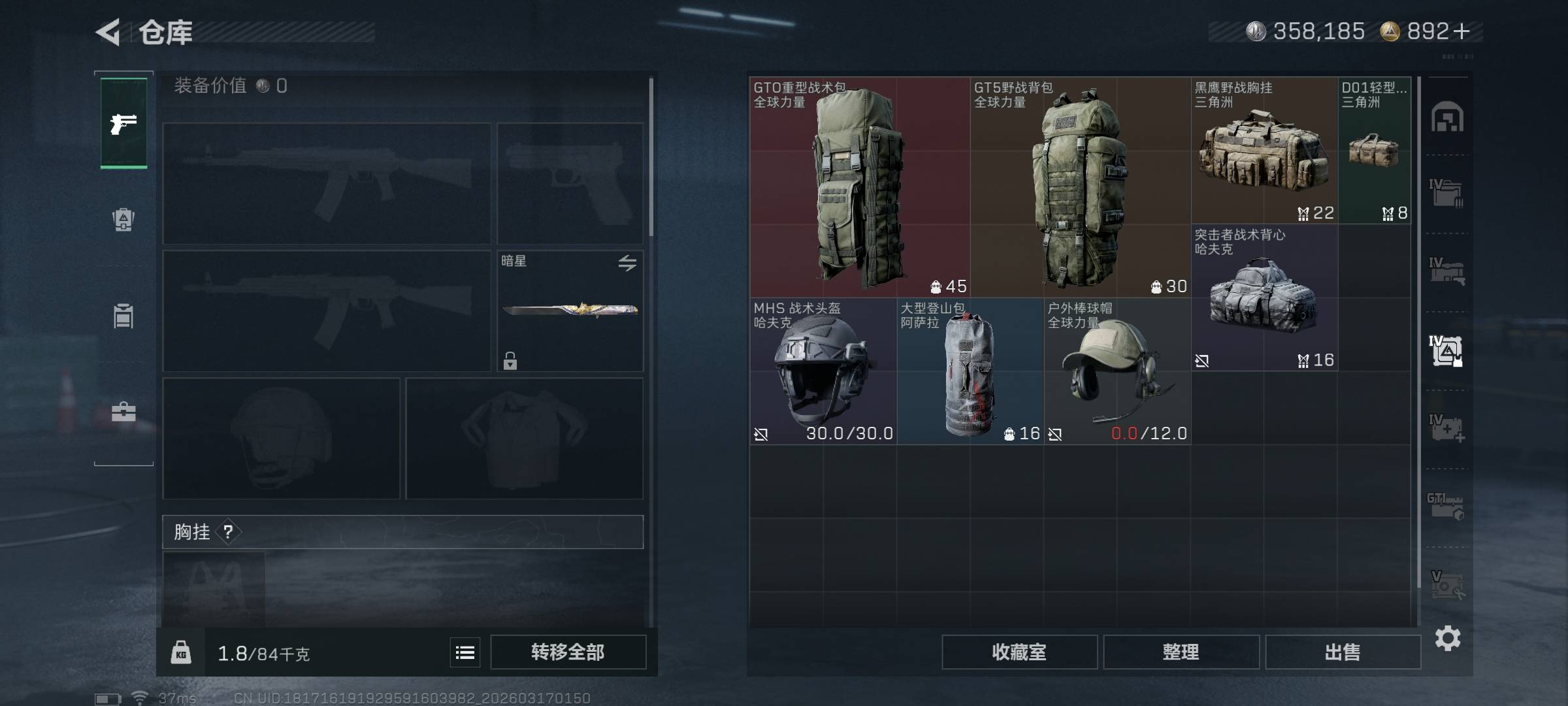
Task: Go back using the arrow beside 仓库
Action: pyautogui.click(x=109, y=32)
